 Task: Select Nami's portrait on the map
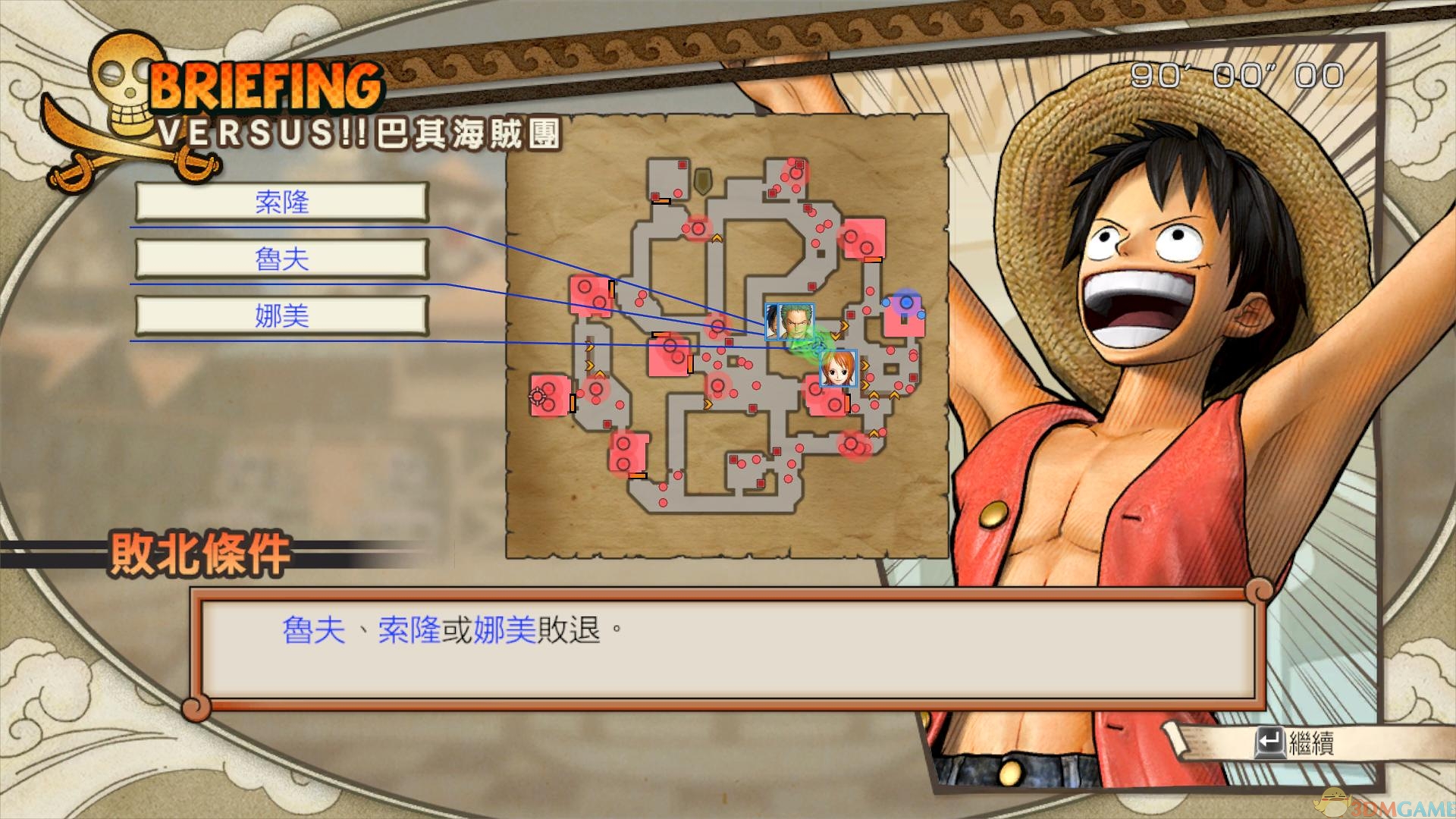click(x=838, y=369)
